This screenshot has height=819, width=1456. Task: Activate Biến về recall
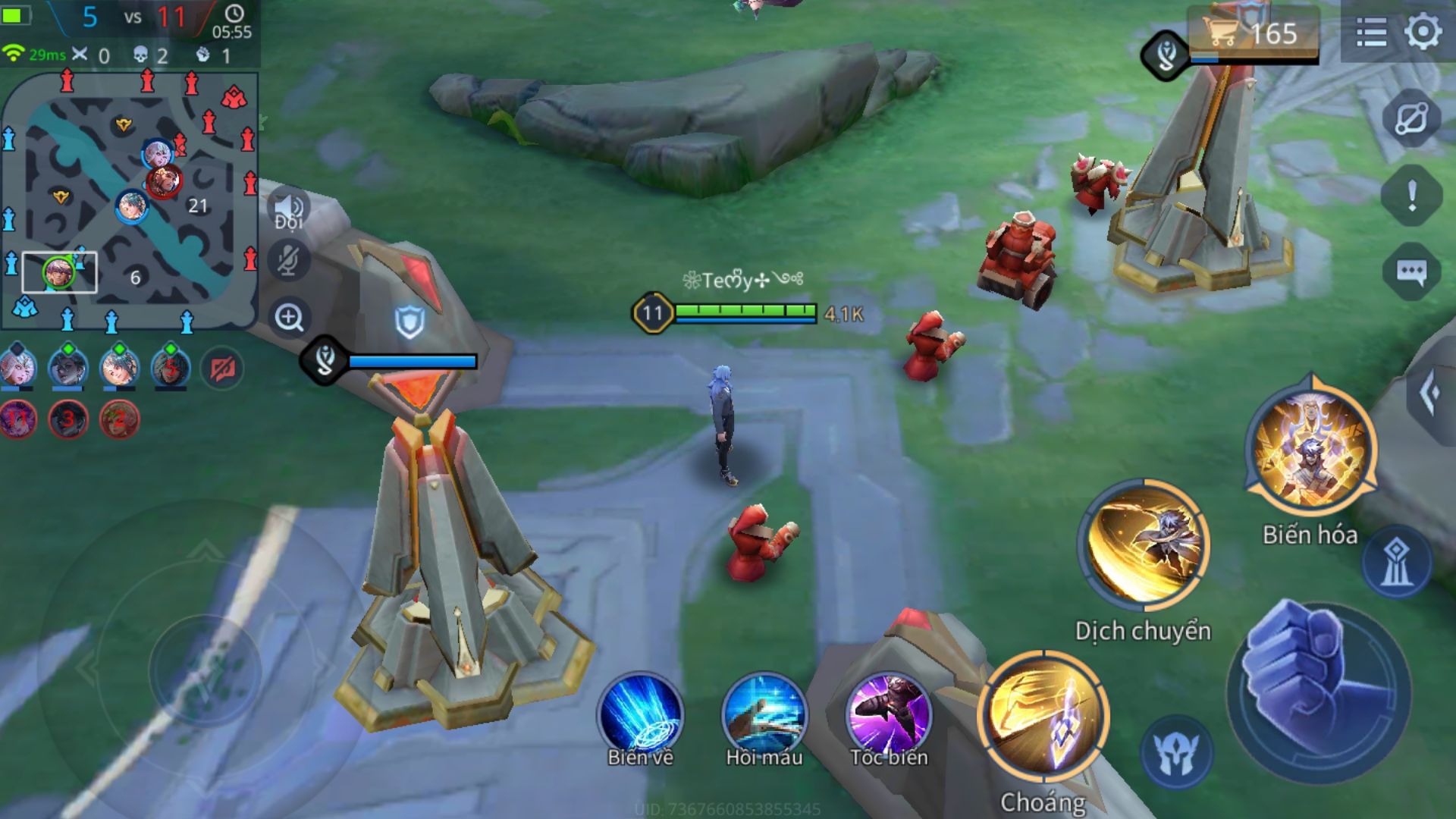[640, 714]
